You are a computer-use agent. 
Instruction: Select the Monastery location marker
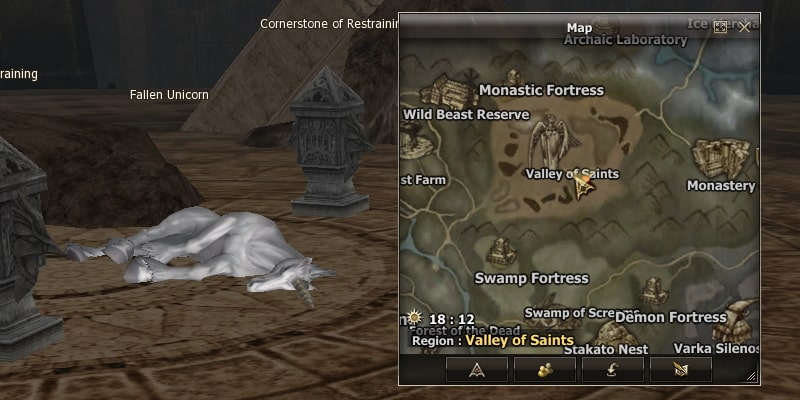point(721,186)
